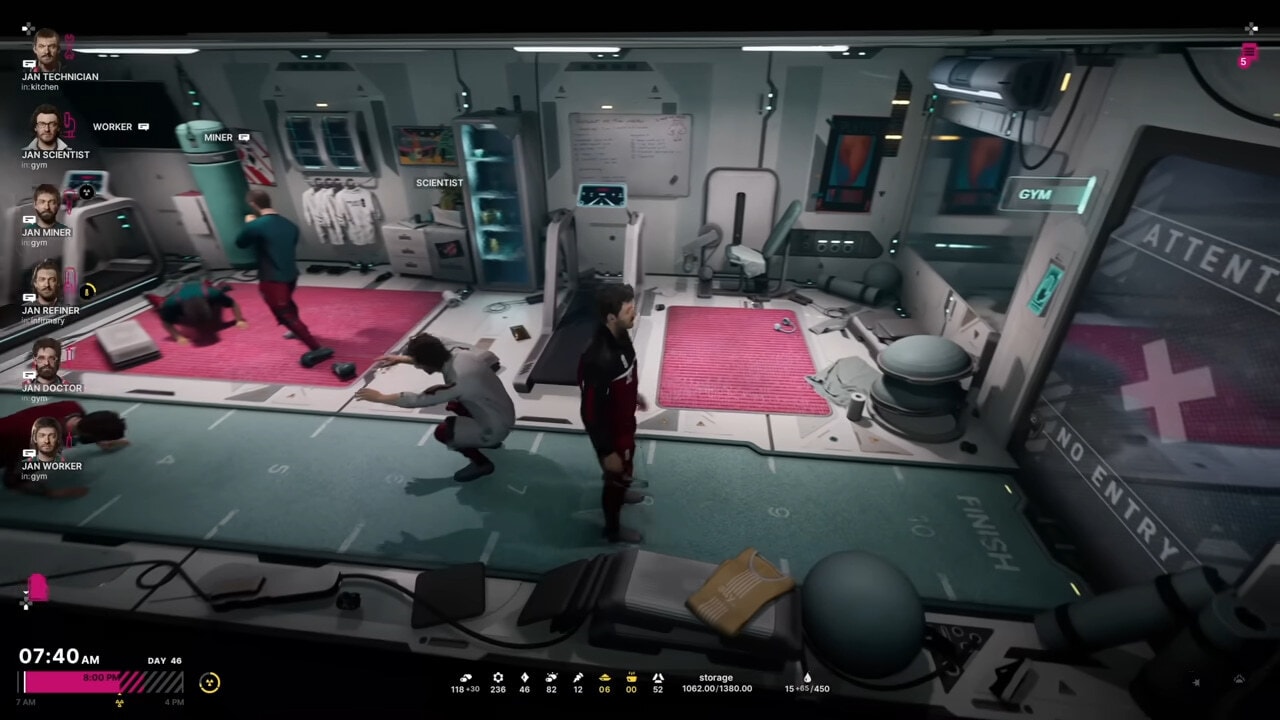
Task: Select Jan Technician's portrait
Action: 46,48
